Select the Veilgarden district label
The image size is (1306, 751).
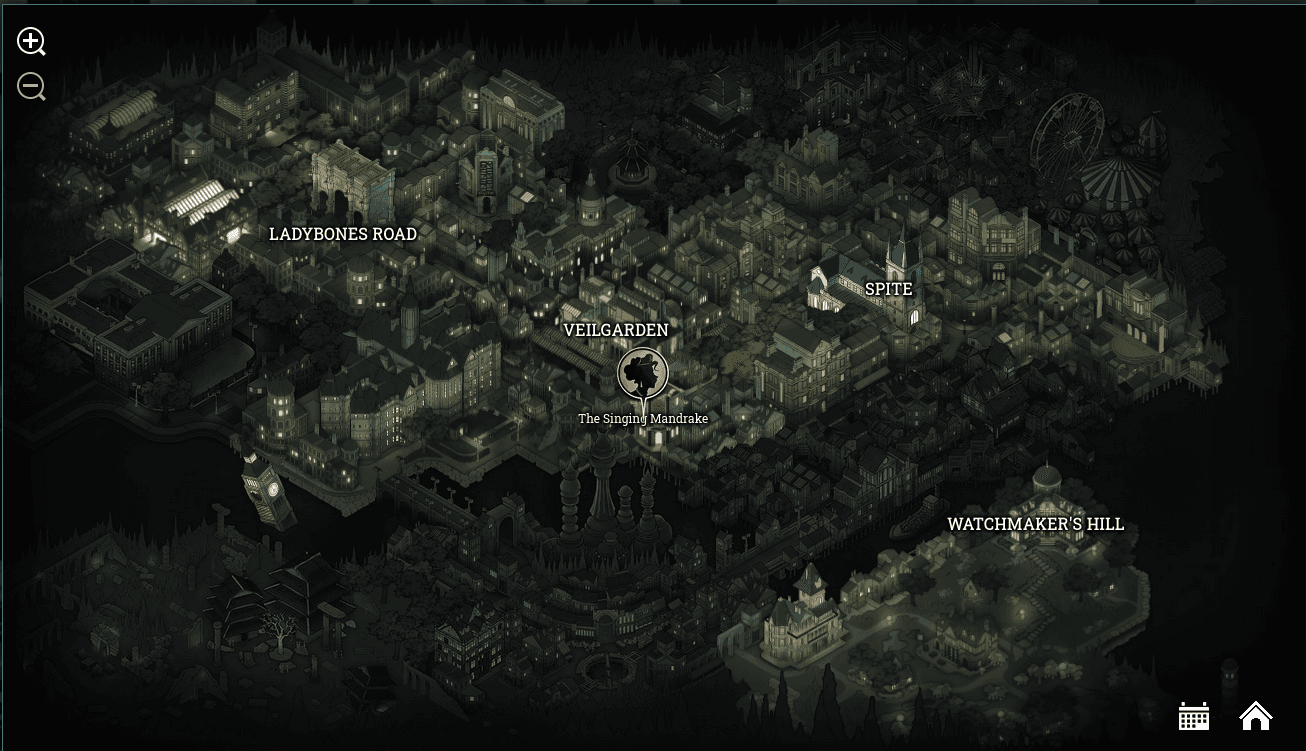(x=615, y=330)
